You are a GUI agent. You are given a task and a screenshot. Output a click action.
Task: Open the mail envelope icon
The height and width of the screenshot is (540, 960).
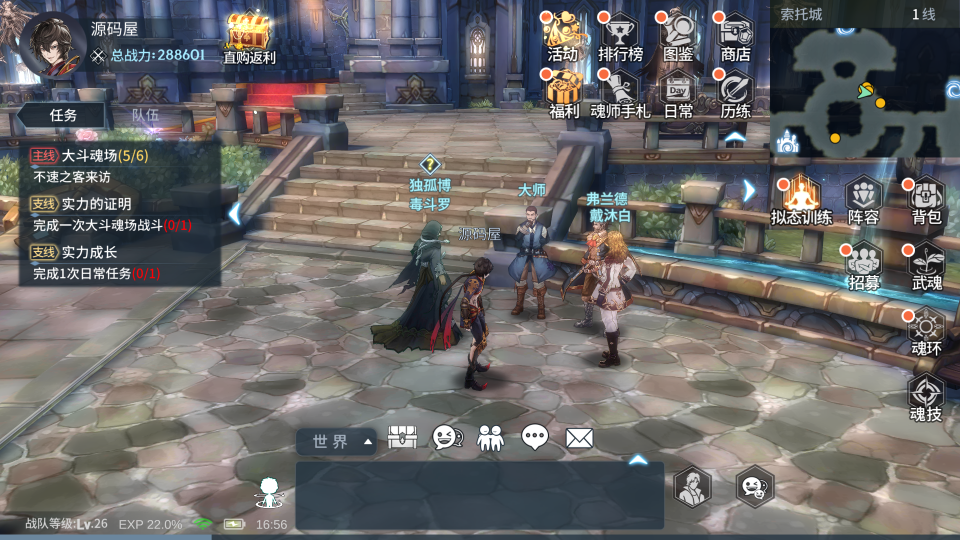580,438
